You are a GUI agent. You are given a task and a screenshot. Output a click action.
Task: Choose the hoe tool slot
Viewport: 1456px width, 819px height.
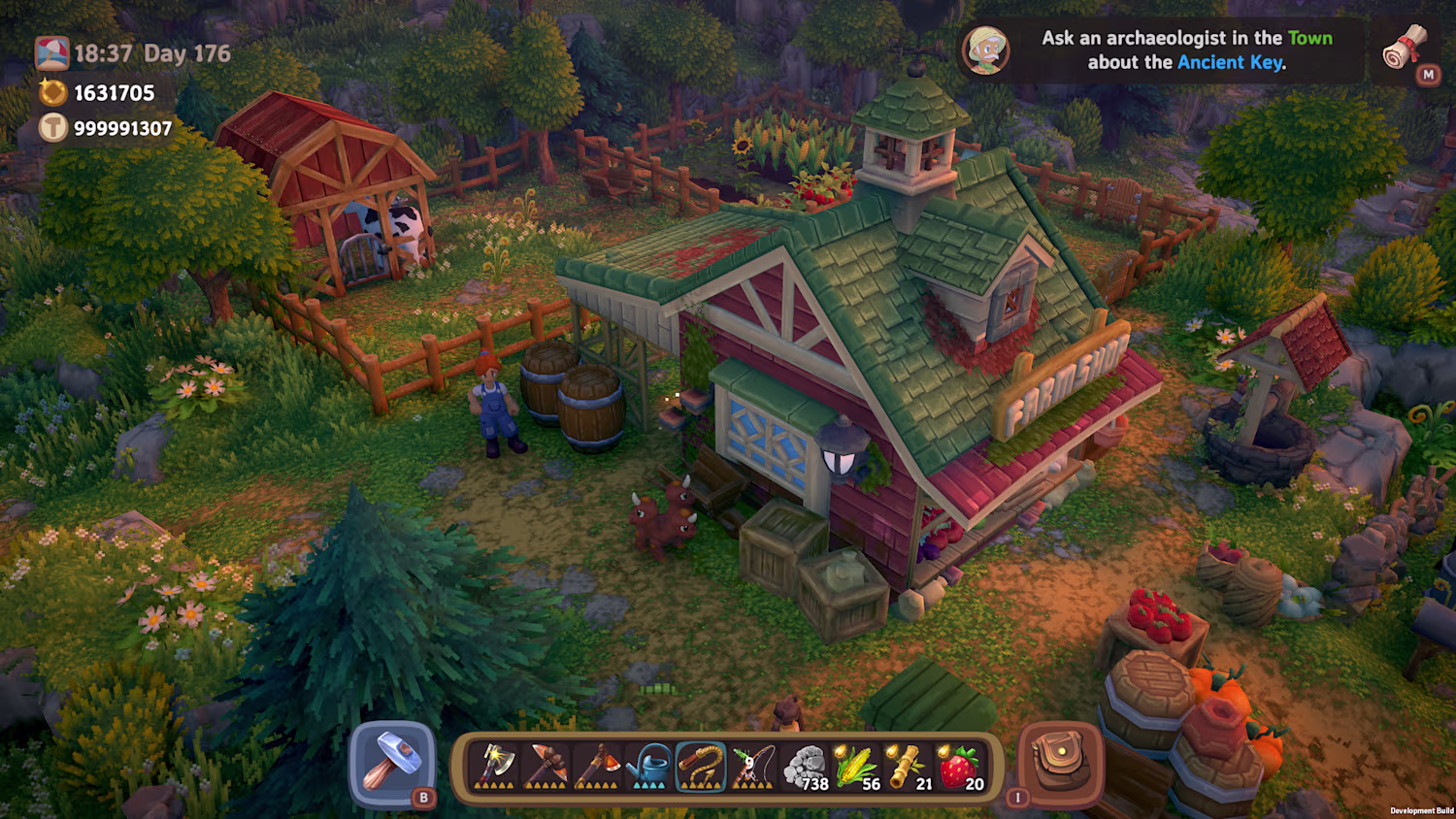click(596, 767)
